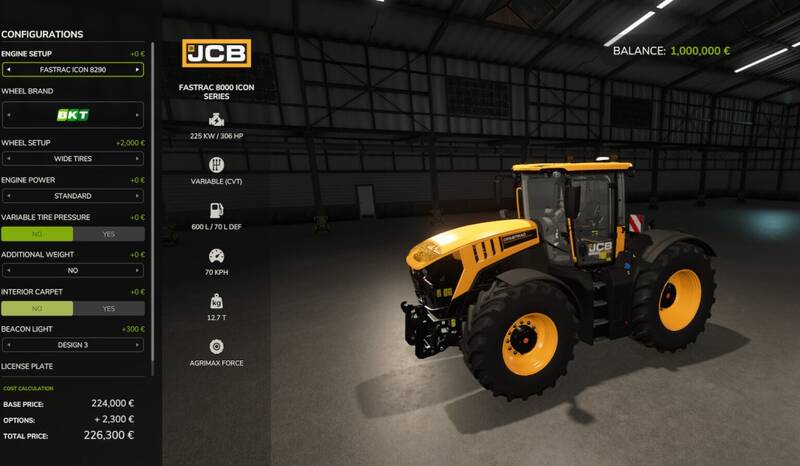
Task: Set variable tire pressure to Yes
Action: tap(109, 234)
